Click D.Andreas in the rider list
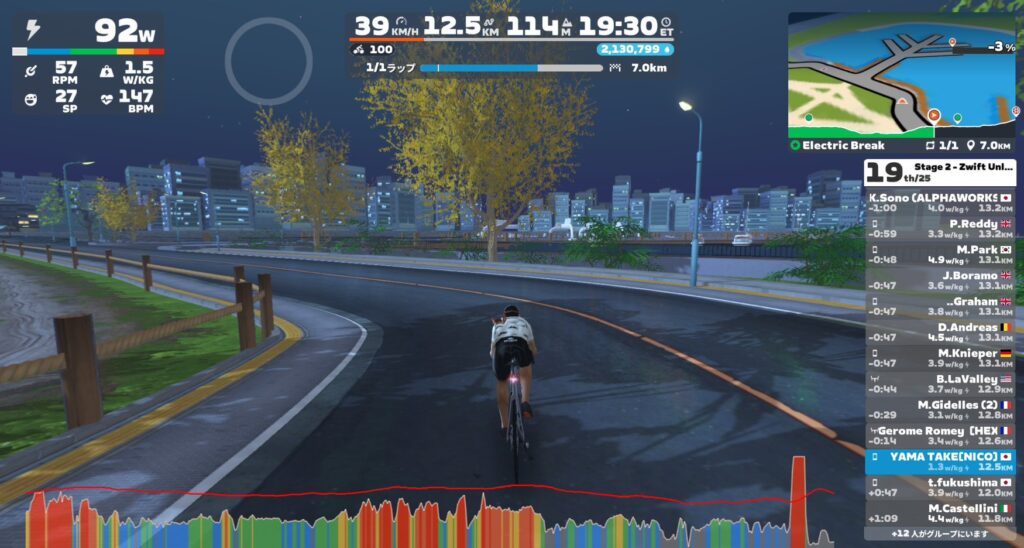 [939, 333]
